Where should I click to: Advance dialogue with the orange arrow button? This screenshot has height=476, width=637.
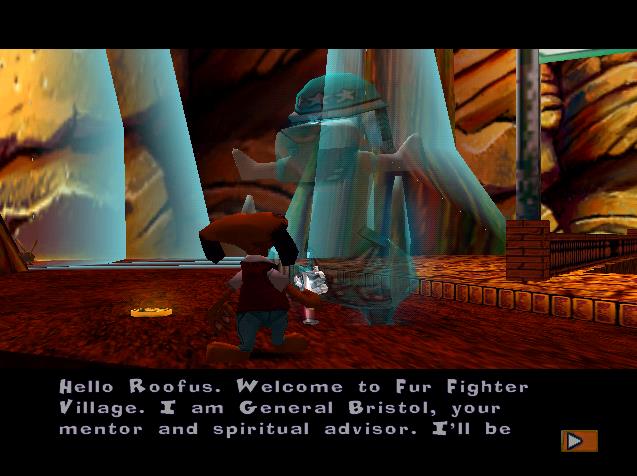[x=578, y=440]
